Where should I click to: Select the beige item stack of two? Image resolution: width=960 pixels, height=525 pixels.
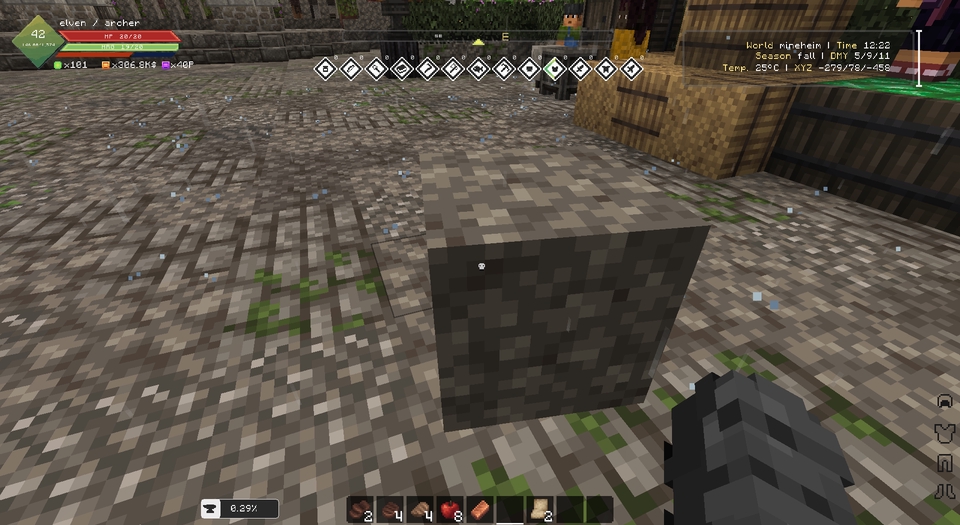[x=541, y=509]
